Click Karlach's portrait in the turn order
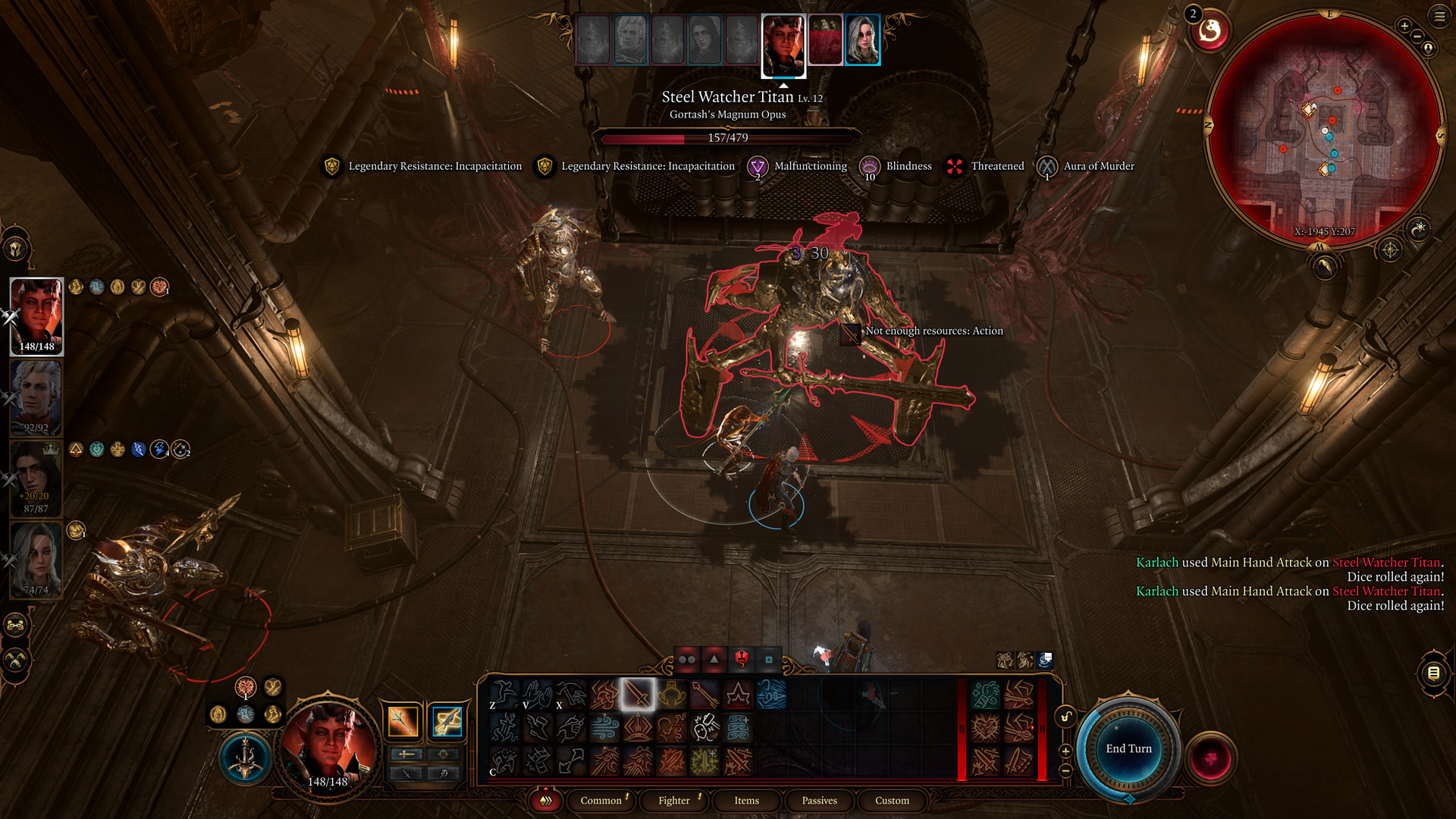This screenshot has width=1456, height=819. point(783,44)
